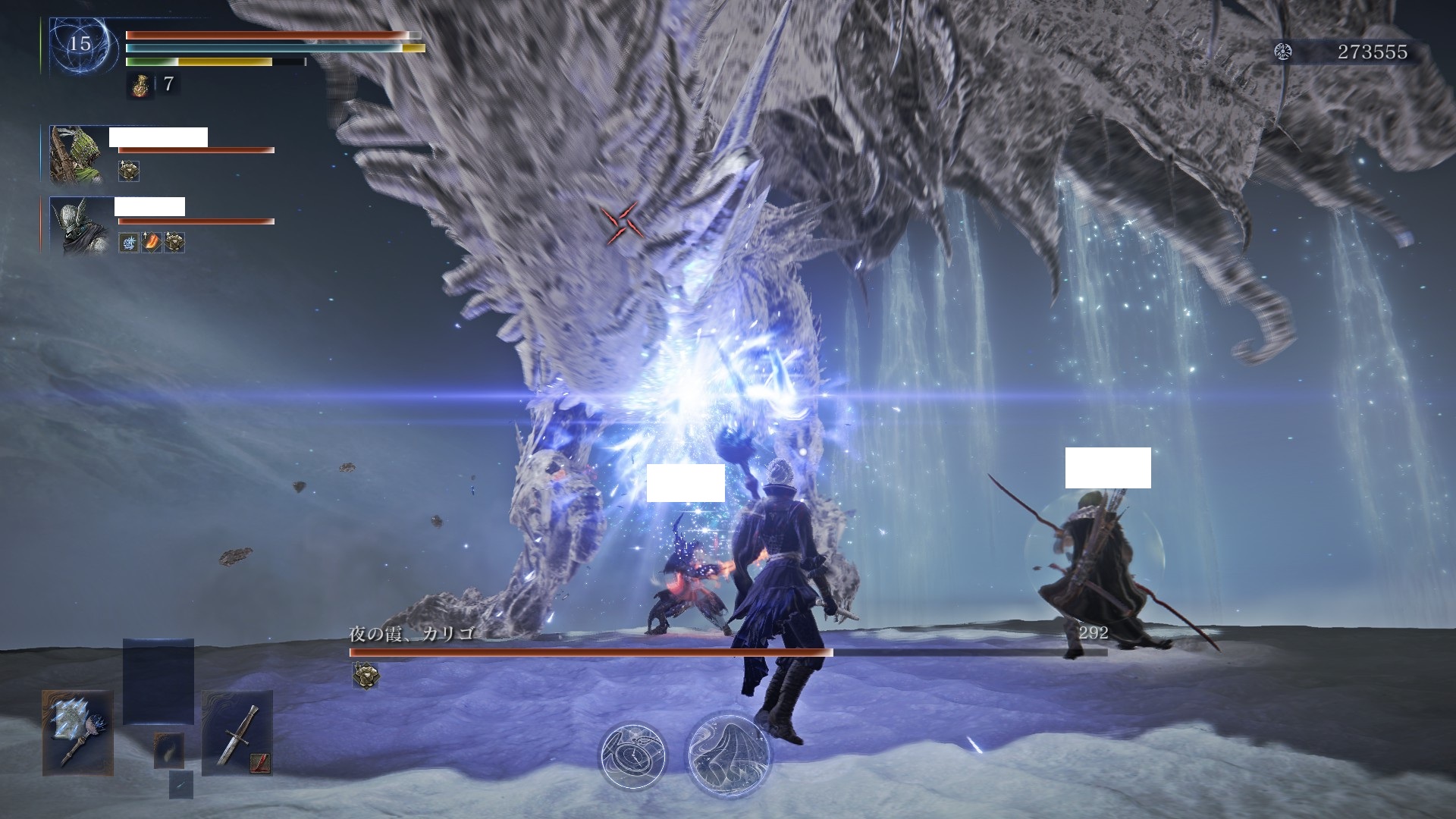Activate the pocket watch skill icon
Viewport: 1456px width, 819px height.
[x=632, y=755]
